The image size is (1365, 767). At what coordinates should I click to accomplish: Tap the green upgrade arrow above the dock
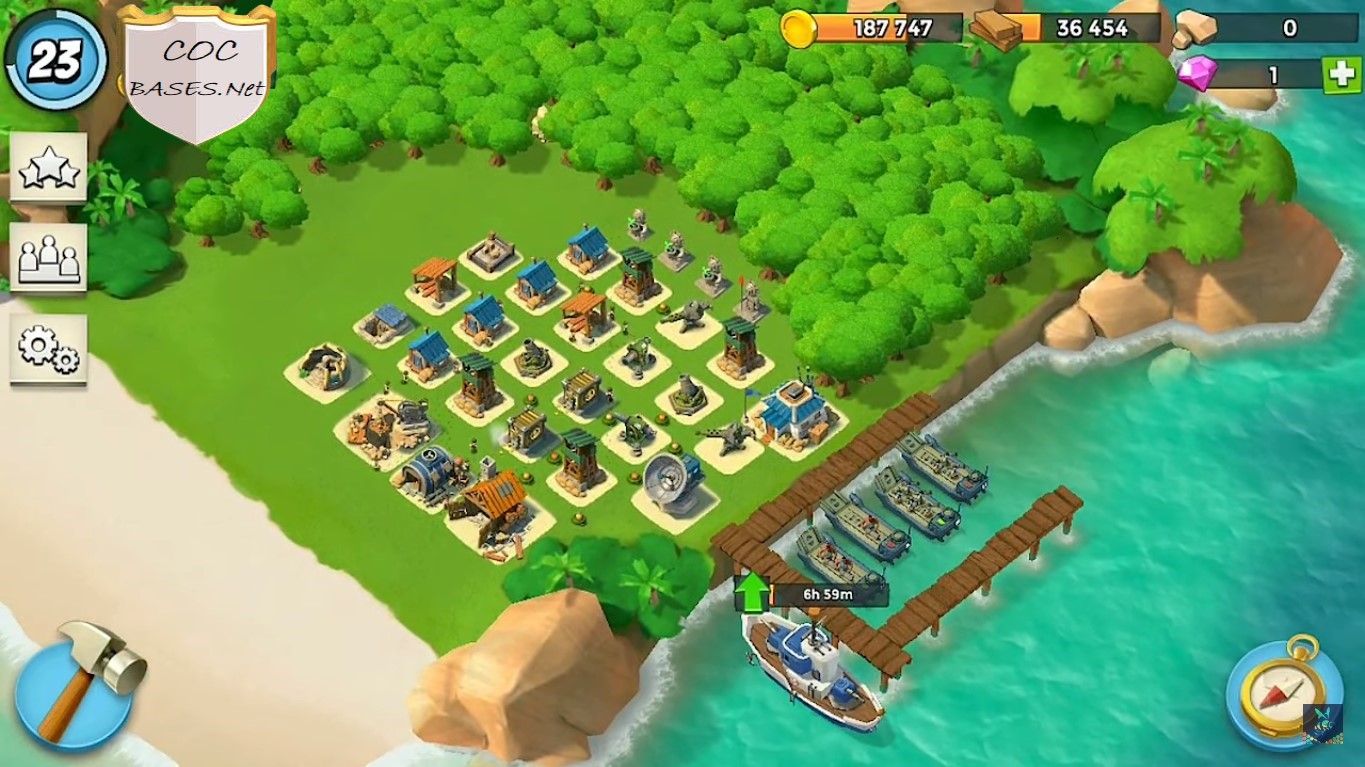(x=750, y=590)
